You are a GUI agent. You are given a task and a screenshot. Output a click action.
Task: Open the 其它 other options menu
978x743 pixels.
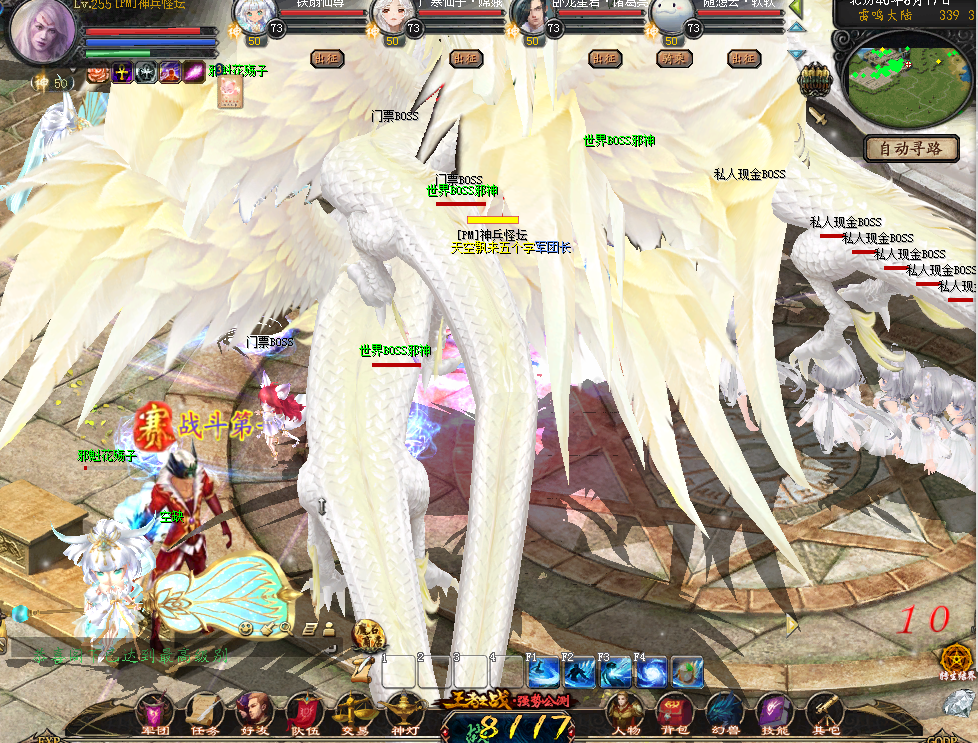(x=825, y=712)
